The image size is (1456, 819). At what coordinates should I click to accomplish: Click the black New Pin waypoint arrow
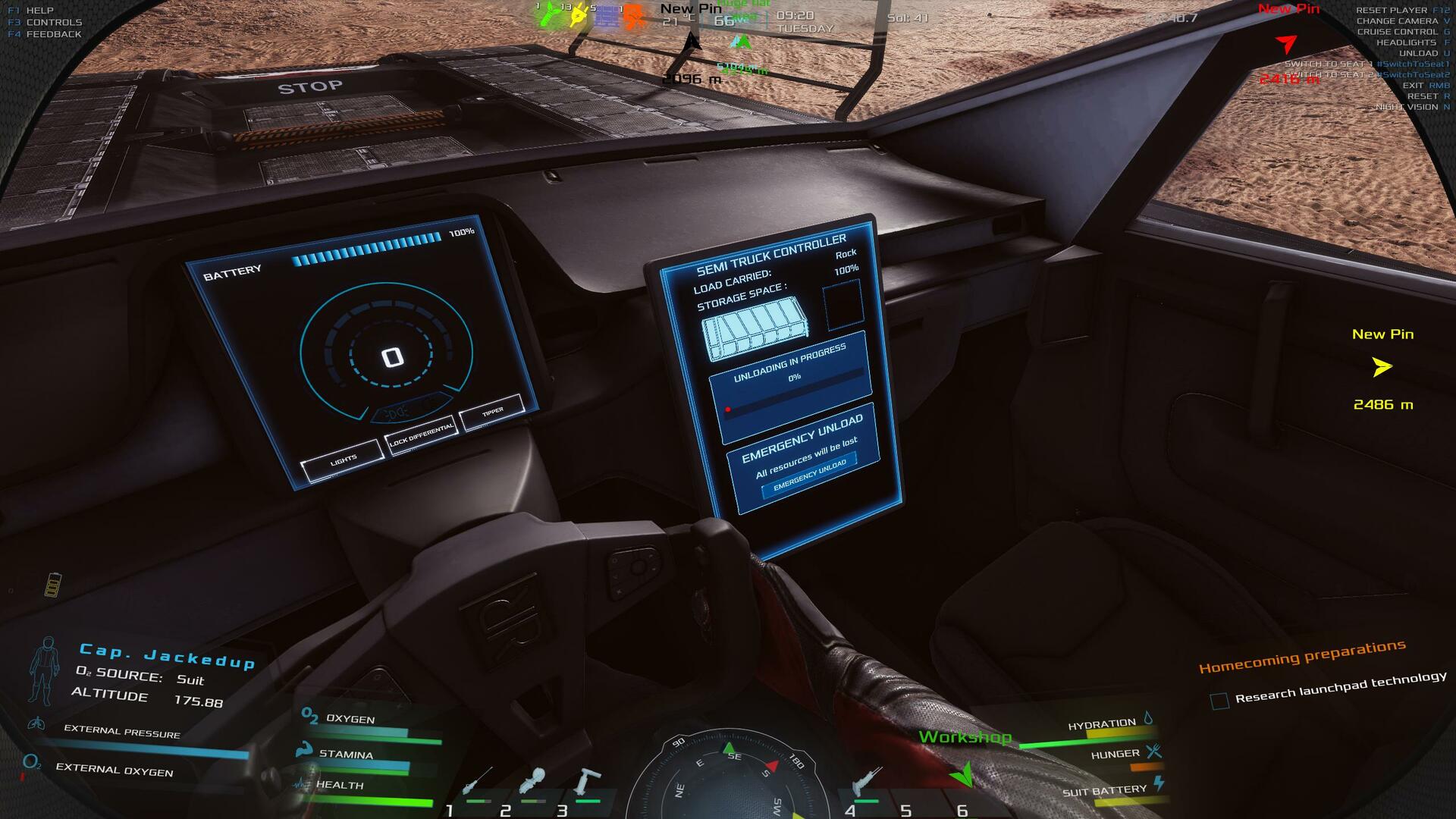pyautogui.click(x=691, y=42)
